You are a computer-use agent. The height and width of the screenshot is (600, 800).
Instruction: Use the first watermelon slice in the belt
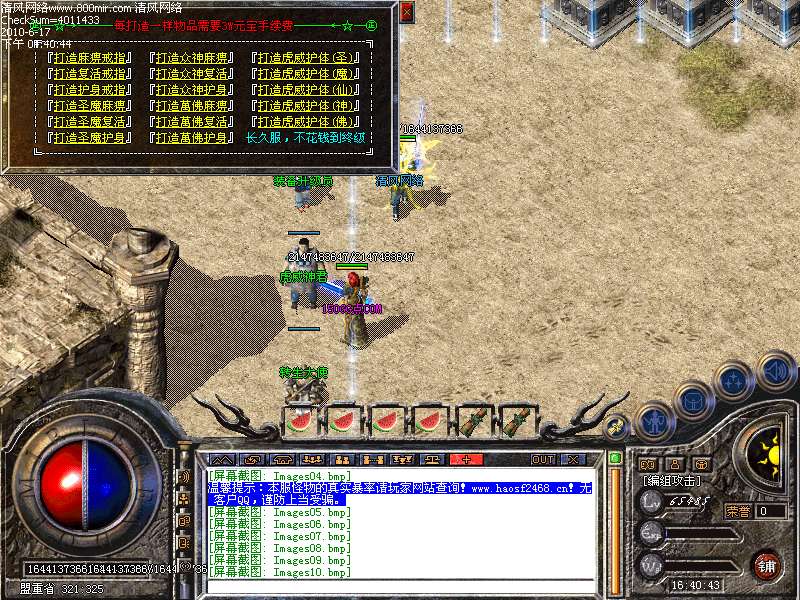pyautogui.click(x=300, y=421)
